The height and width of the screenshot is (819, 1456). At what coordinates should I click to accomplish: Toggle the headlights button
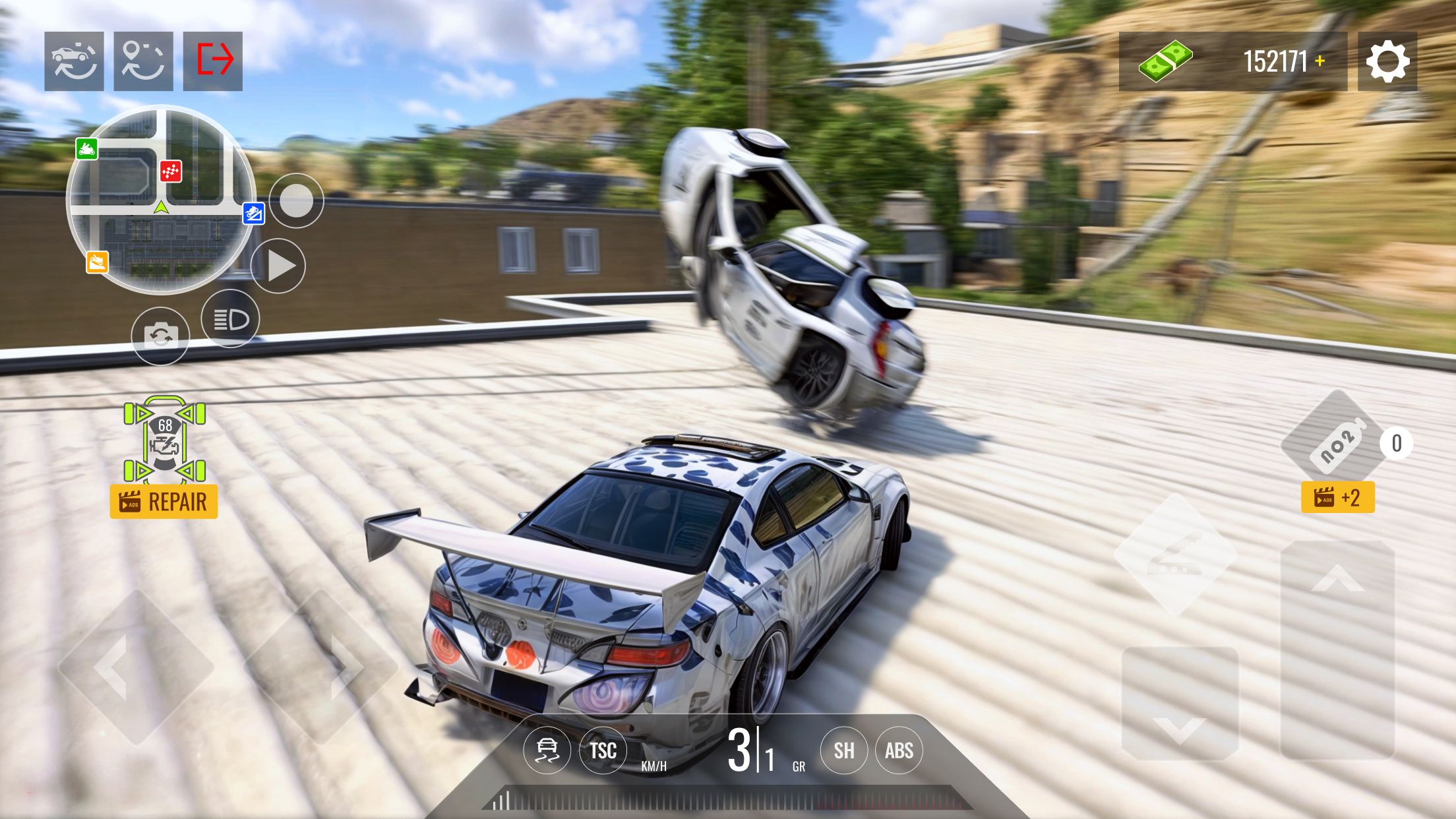pos(230,319)
